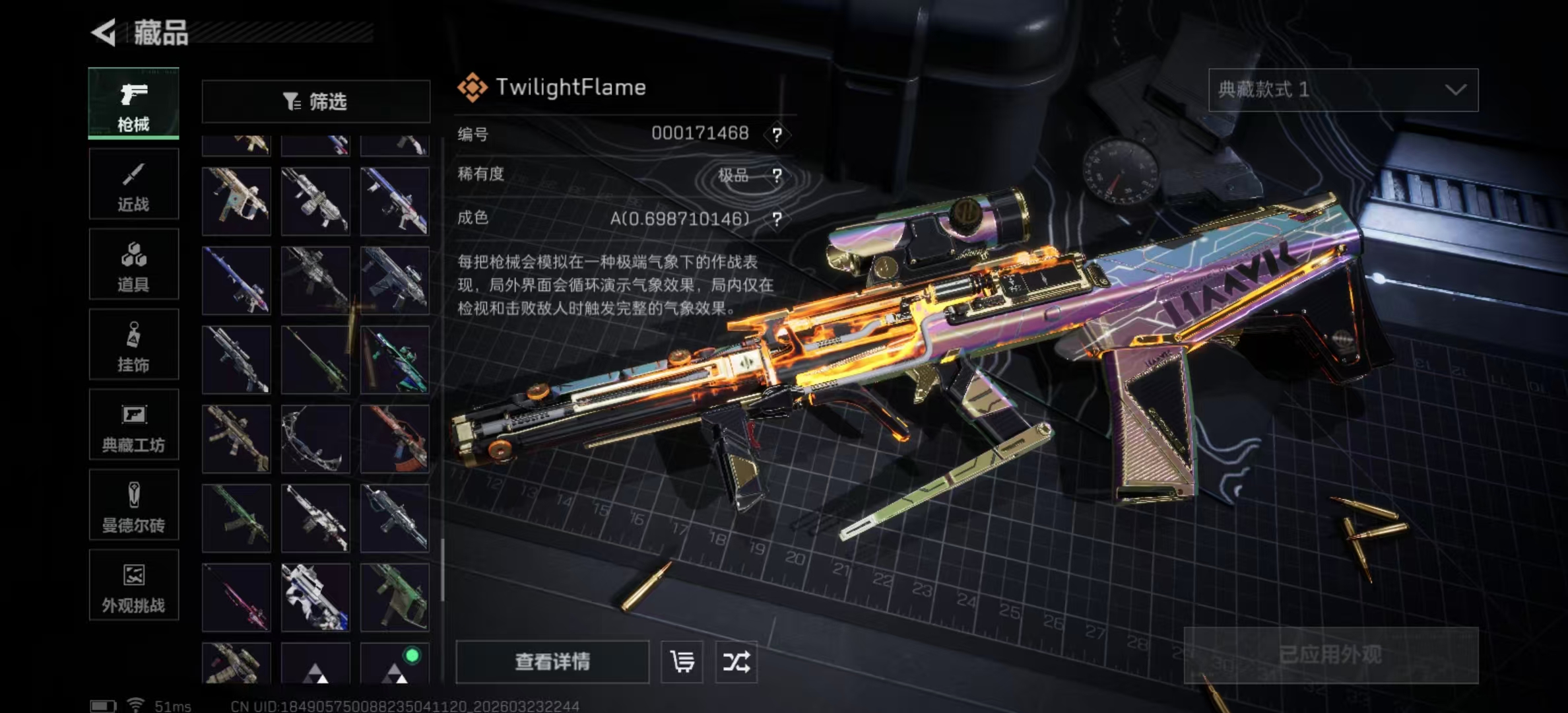This screenshot has width=1568, height=713.
Task: Open the 筛选 filter button
Action: tap(315, 102)
